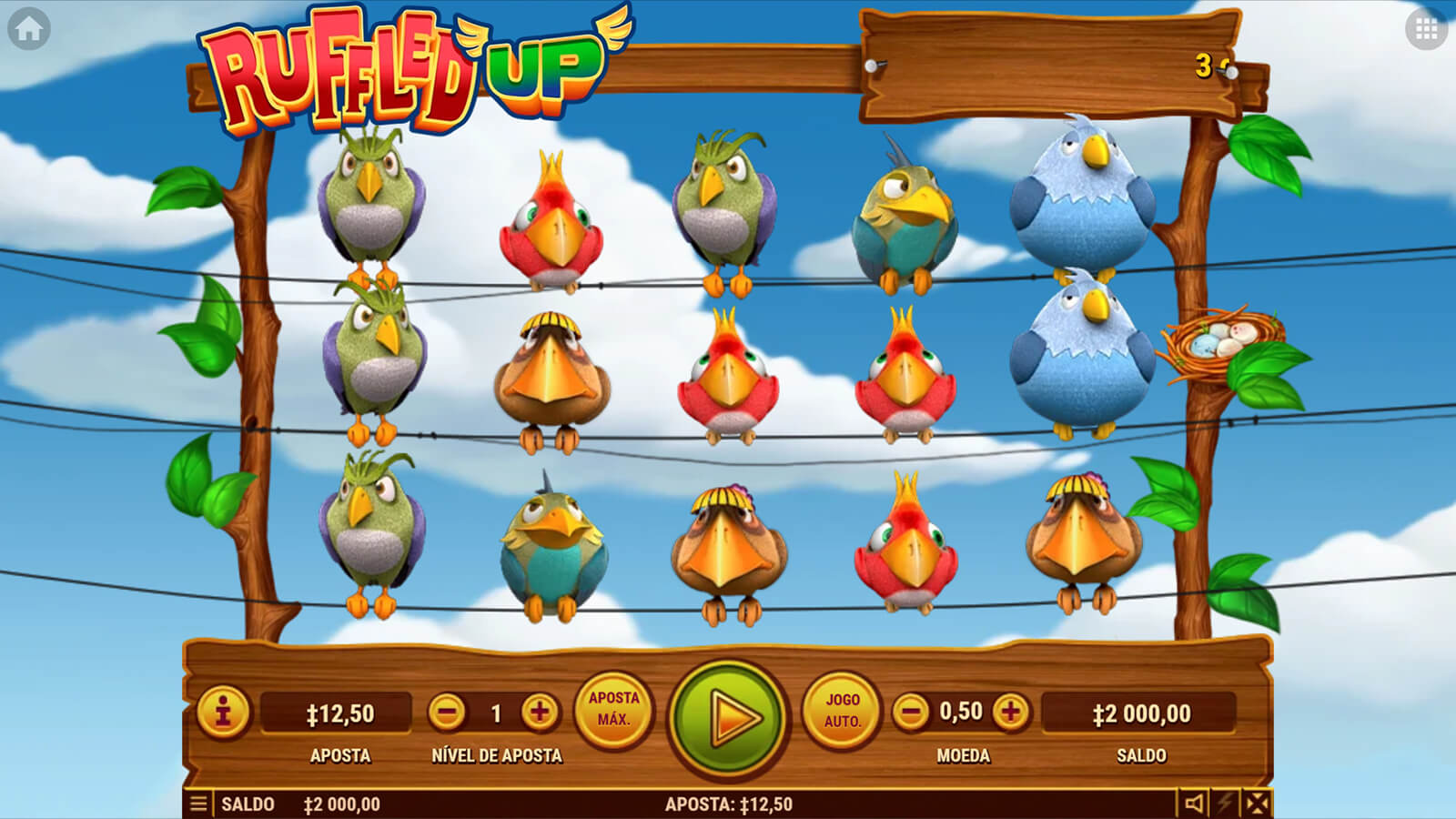Toggle the lightning bolt quick spin
Screen dimensions: 1456x819
click(x=1226, y=803)
